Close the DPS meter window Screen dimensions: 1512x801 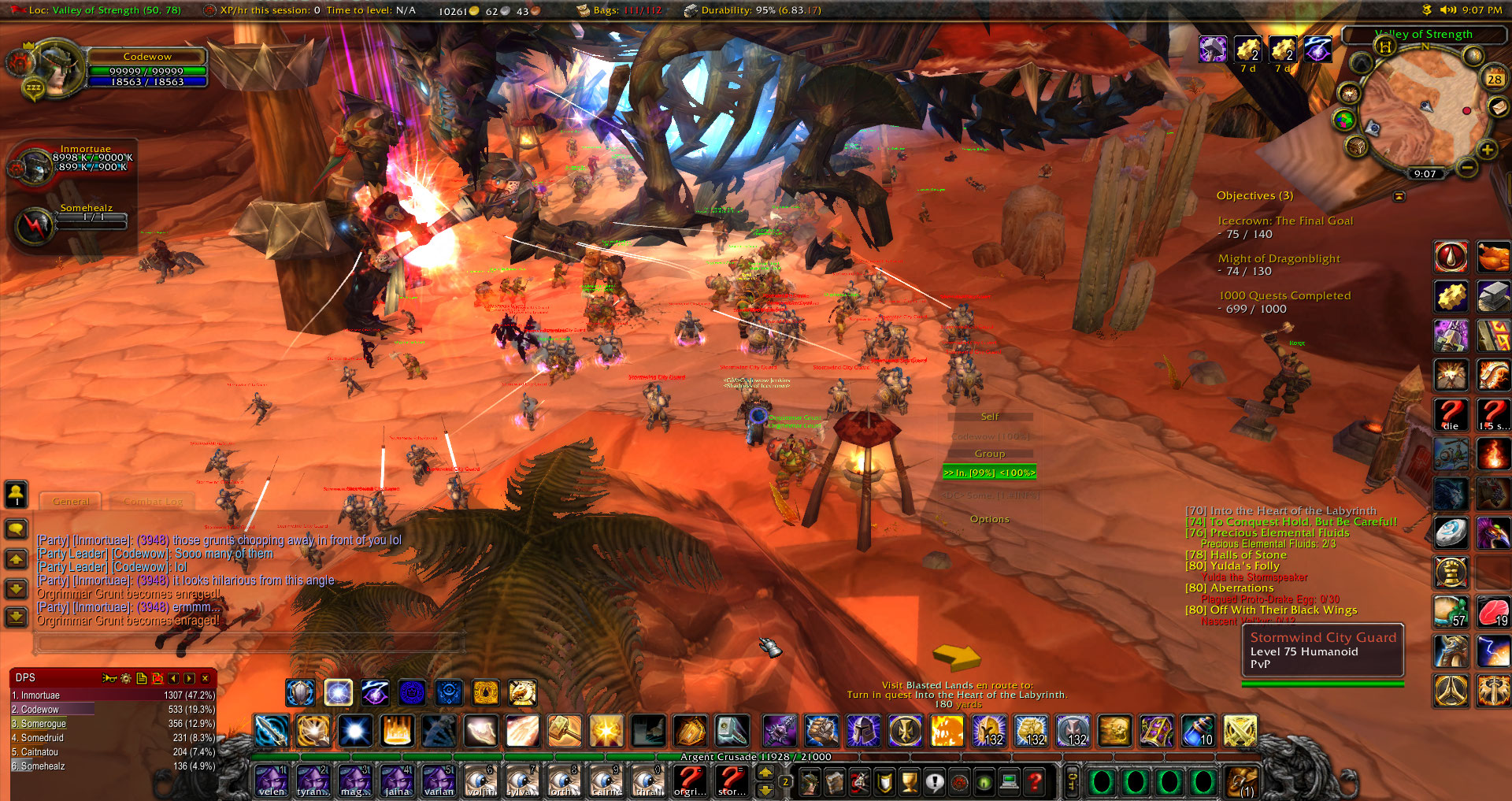[206, 678]
